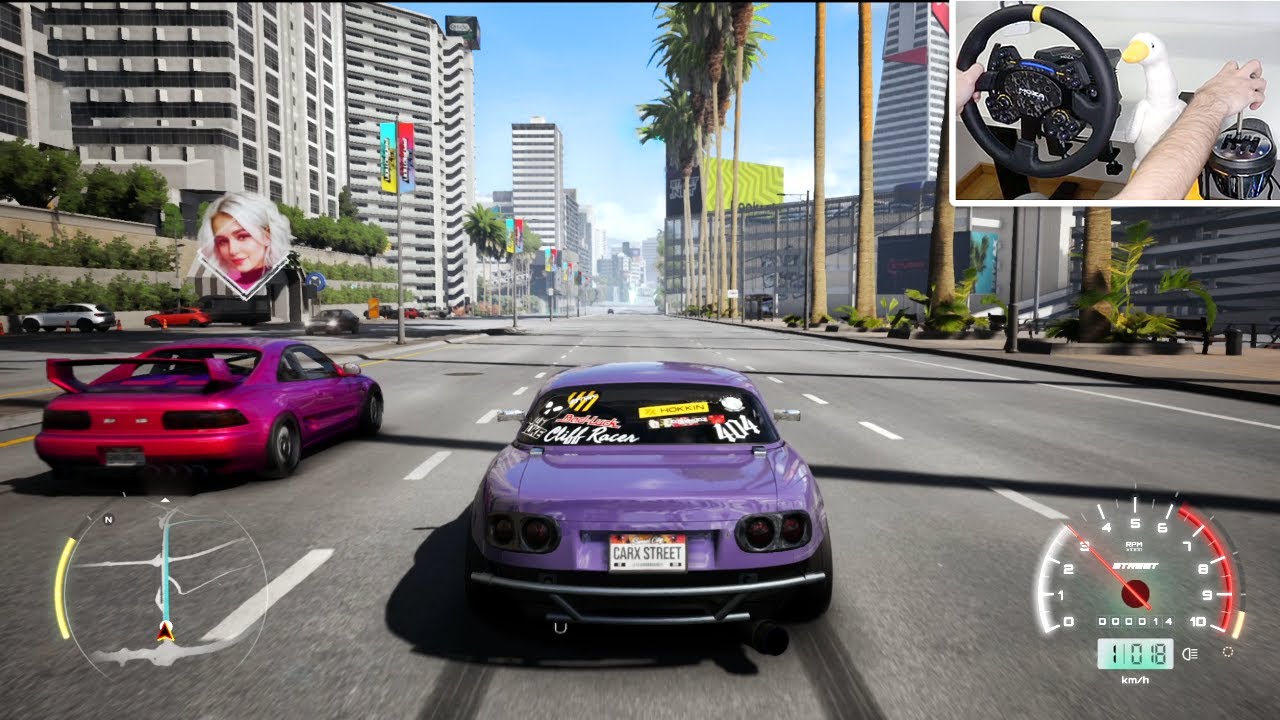The image size is (1280, 720).
Task: Toggle the yellow boost arc beside the minimap
Action: 62,585
